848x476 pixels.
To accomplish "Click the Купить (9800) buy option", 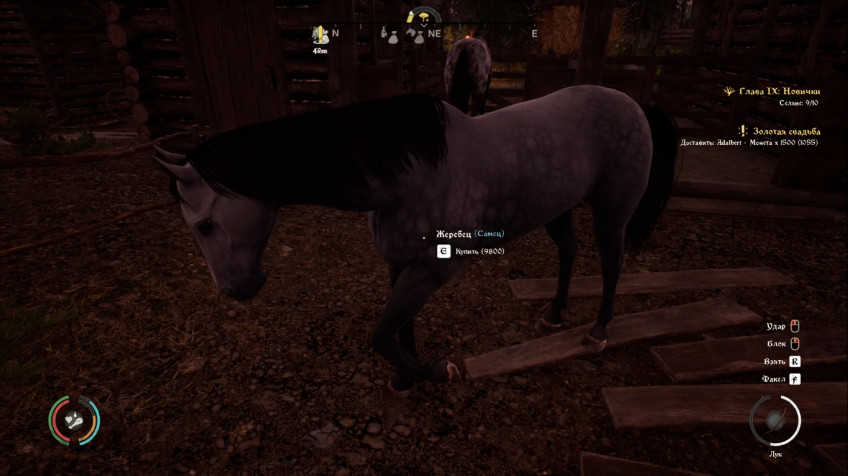I will point(479,251).
